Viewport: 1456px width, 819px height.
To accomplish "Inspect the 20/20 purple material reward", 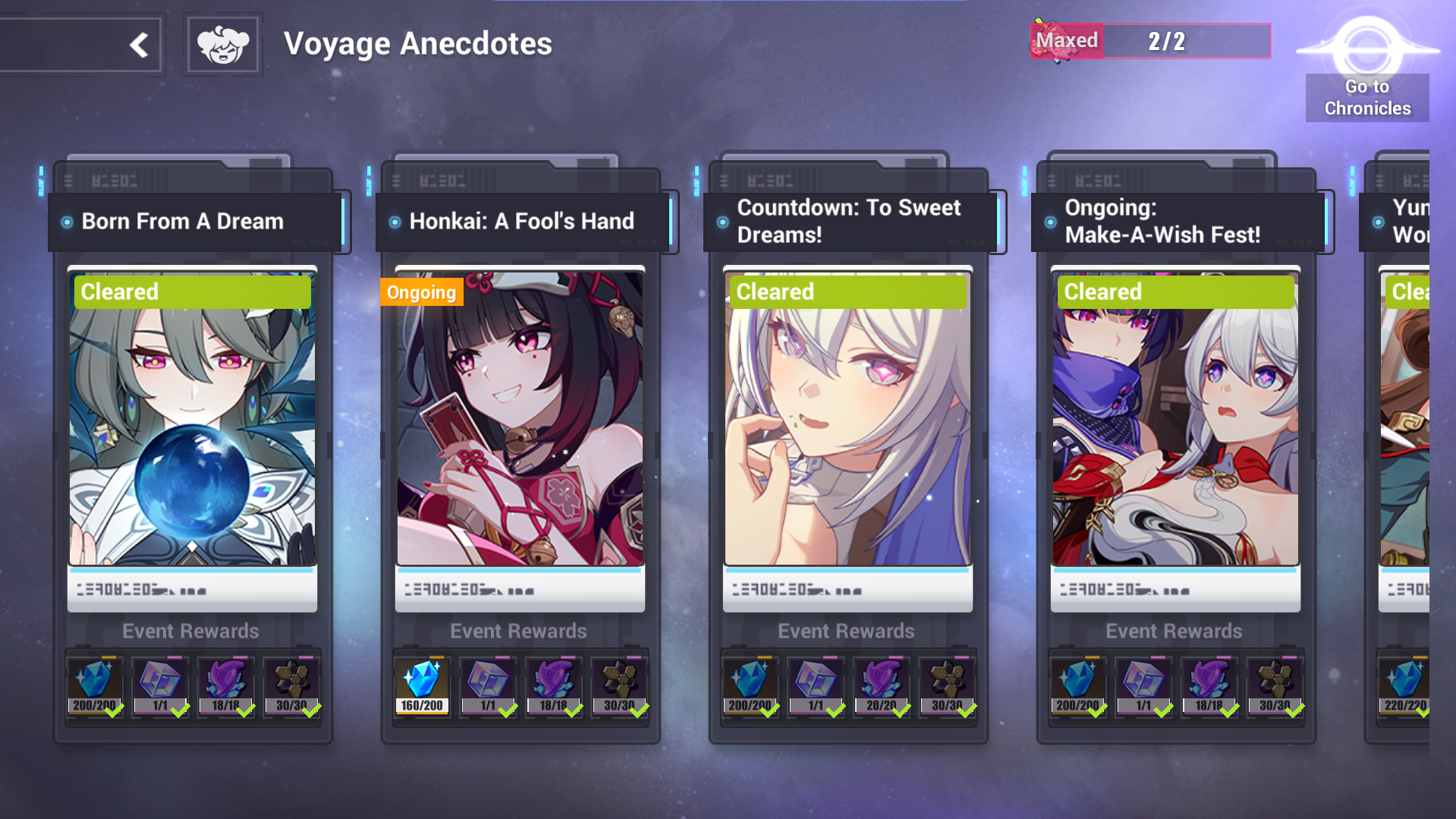I will click(x=881, y=686).
